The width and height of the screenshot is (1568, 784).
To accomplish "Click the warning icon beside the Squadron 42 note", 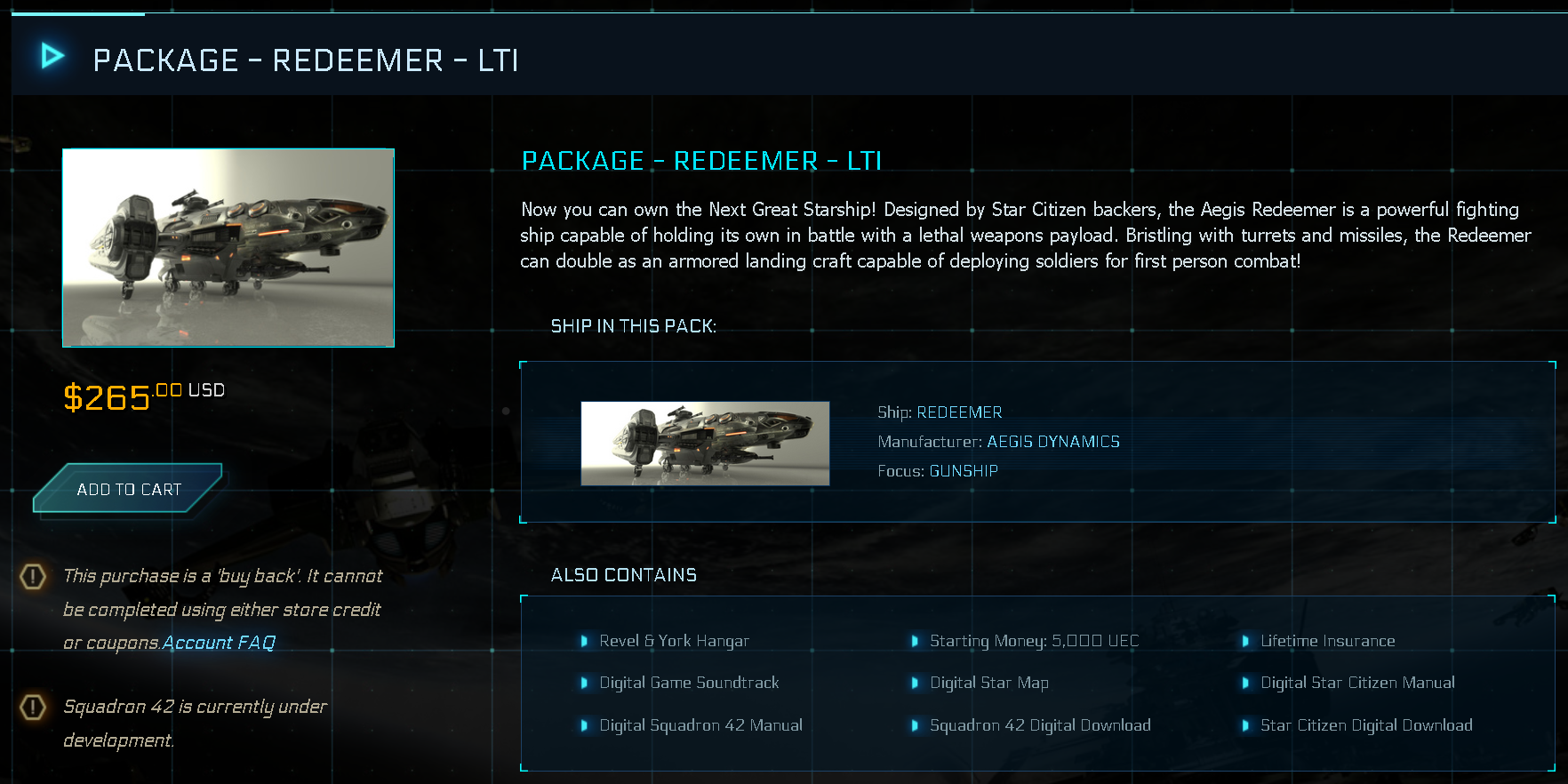I will tap(32, 708).
